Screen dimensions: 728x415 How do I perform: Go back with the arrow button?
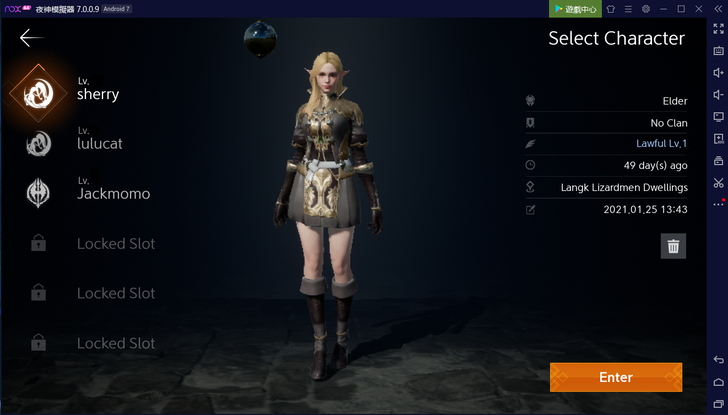(x=31, y=38)
